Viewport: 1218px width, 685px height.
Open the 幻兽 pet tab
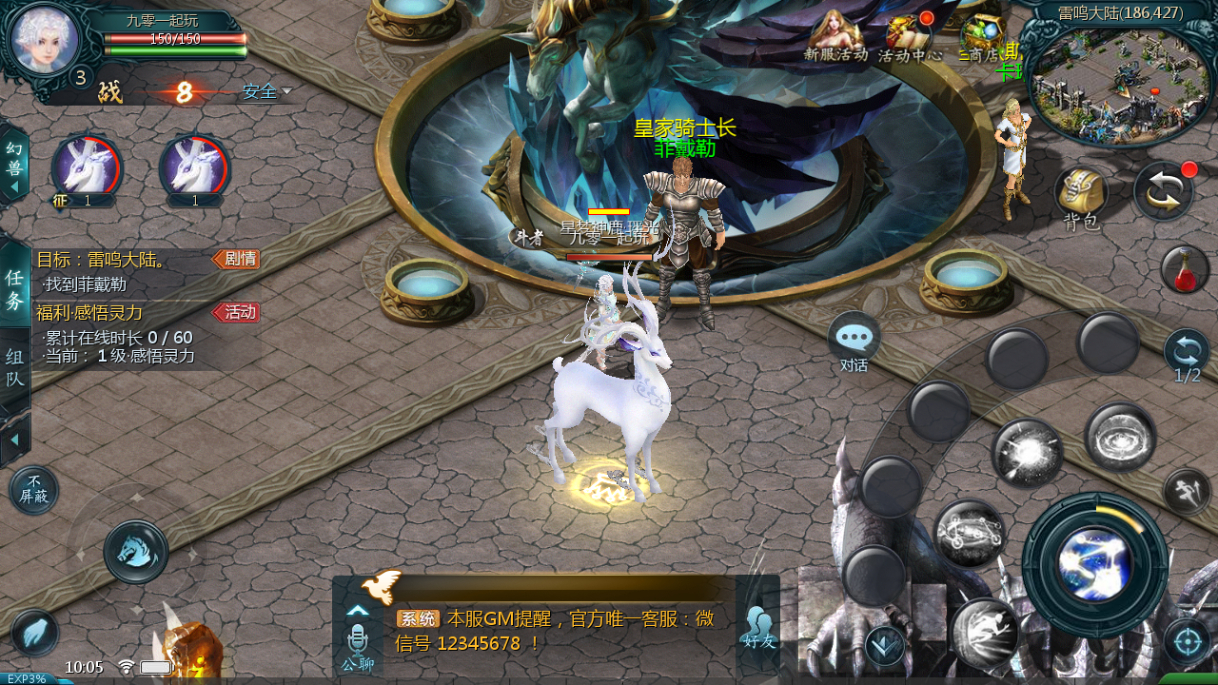click(x=14, y=160)
